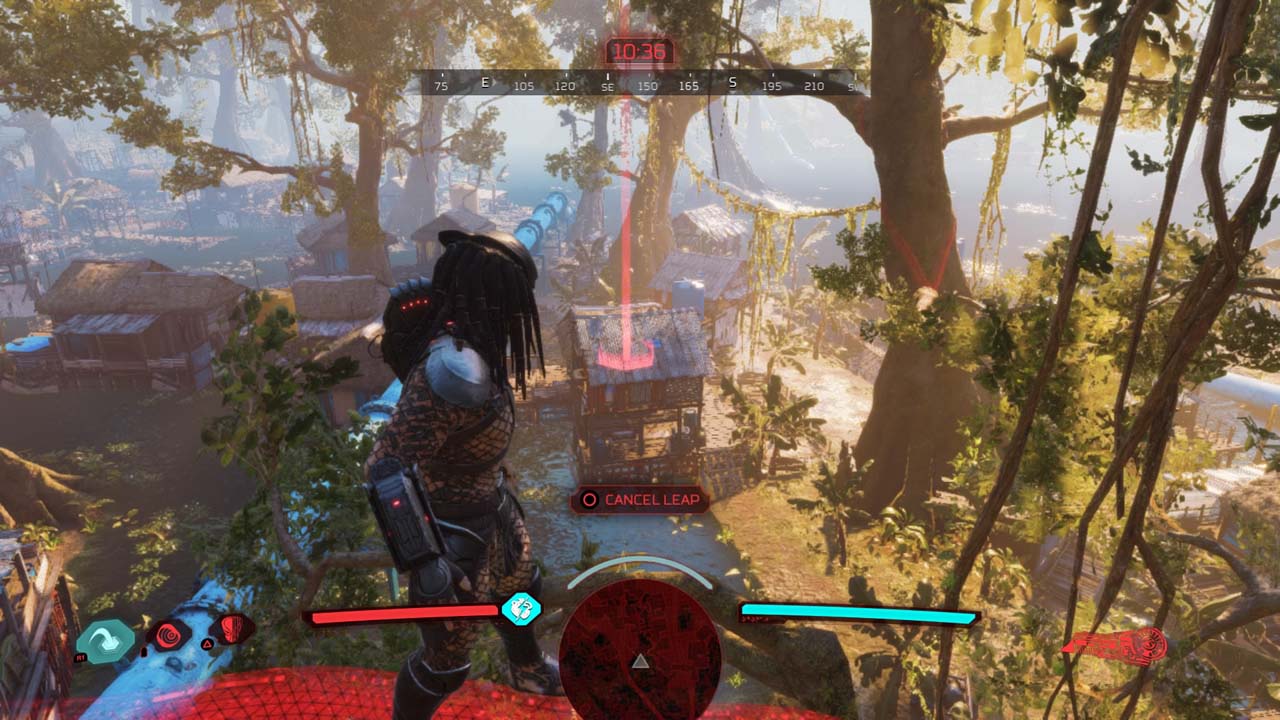Image resolution: width=1280 pixels, height=720 pixels.
Task: Activate the teal curved-arrow leap ability
Action: pos(104,641)
